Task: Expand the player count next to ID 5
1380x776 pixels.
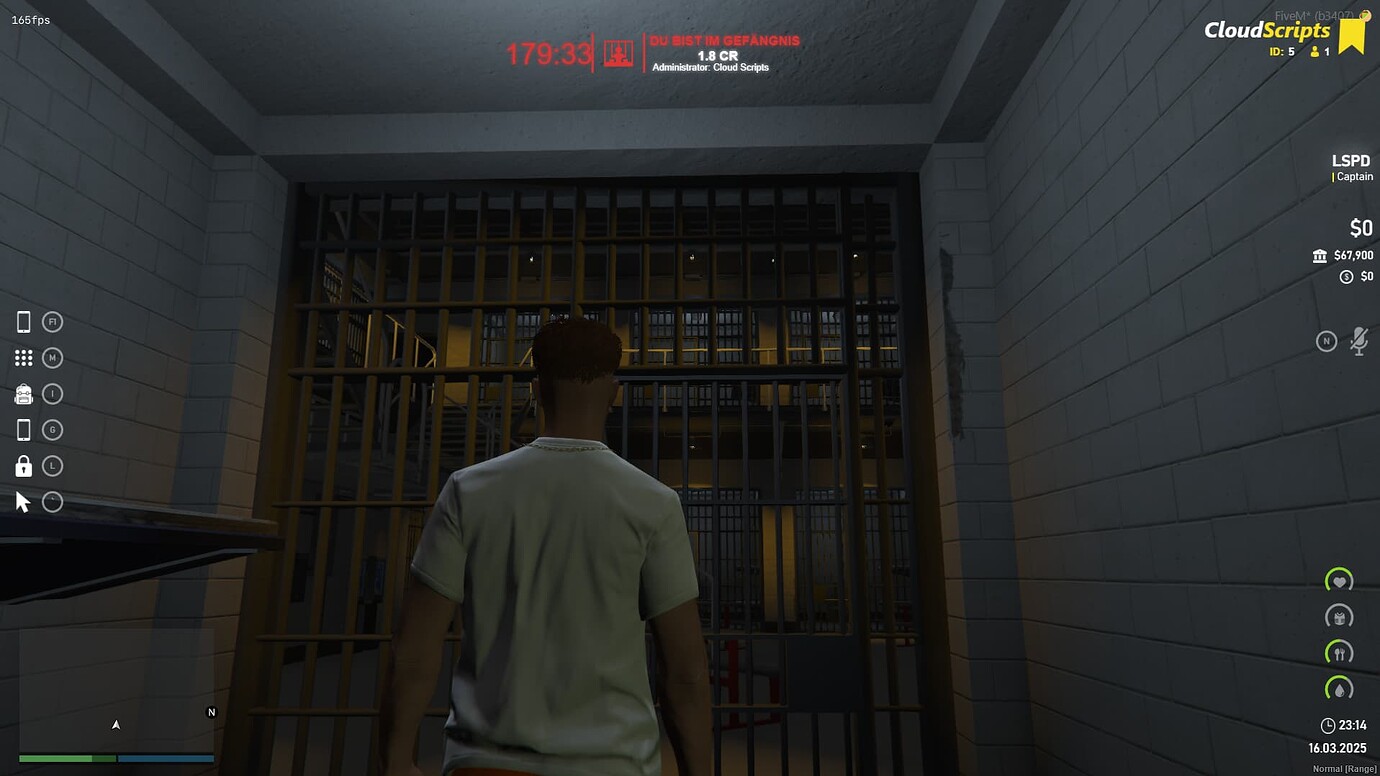Action: coord(1315,51)
